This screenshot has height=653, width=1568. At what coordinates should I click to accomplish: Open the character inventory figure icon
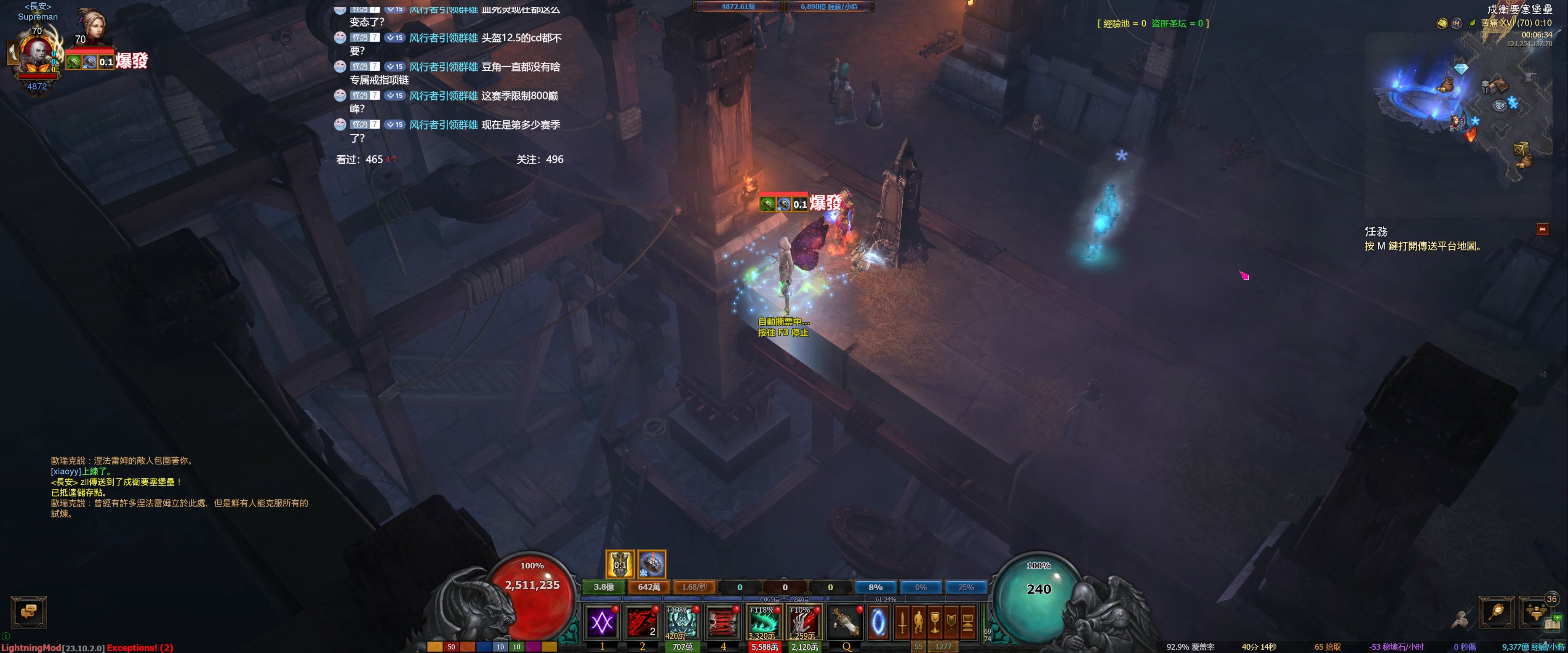pyautogui.click(x=918, y=622)
